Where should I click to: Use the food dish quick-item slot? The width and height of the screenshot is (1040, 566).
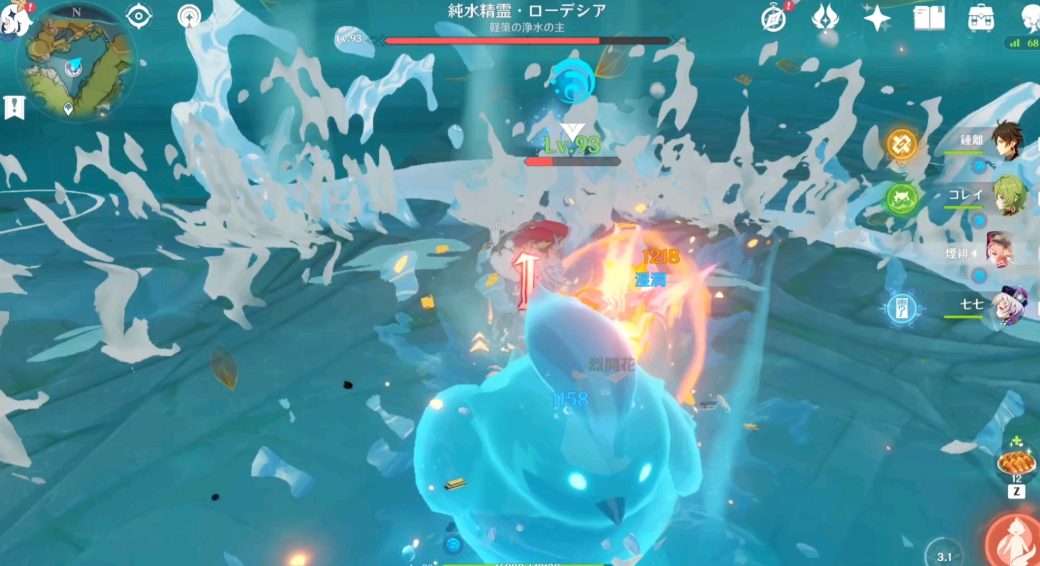pyautogui.click(x=1016, y=462)
